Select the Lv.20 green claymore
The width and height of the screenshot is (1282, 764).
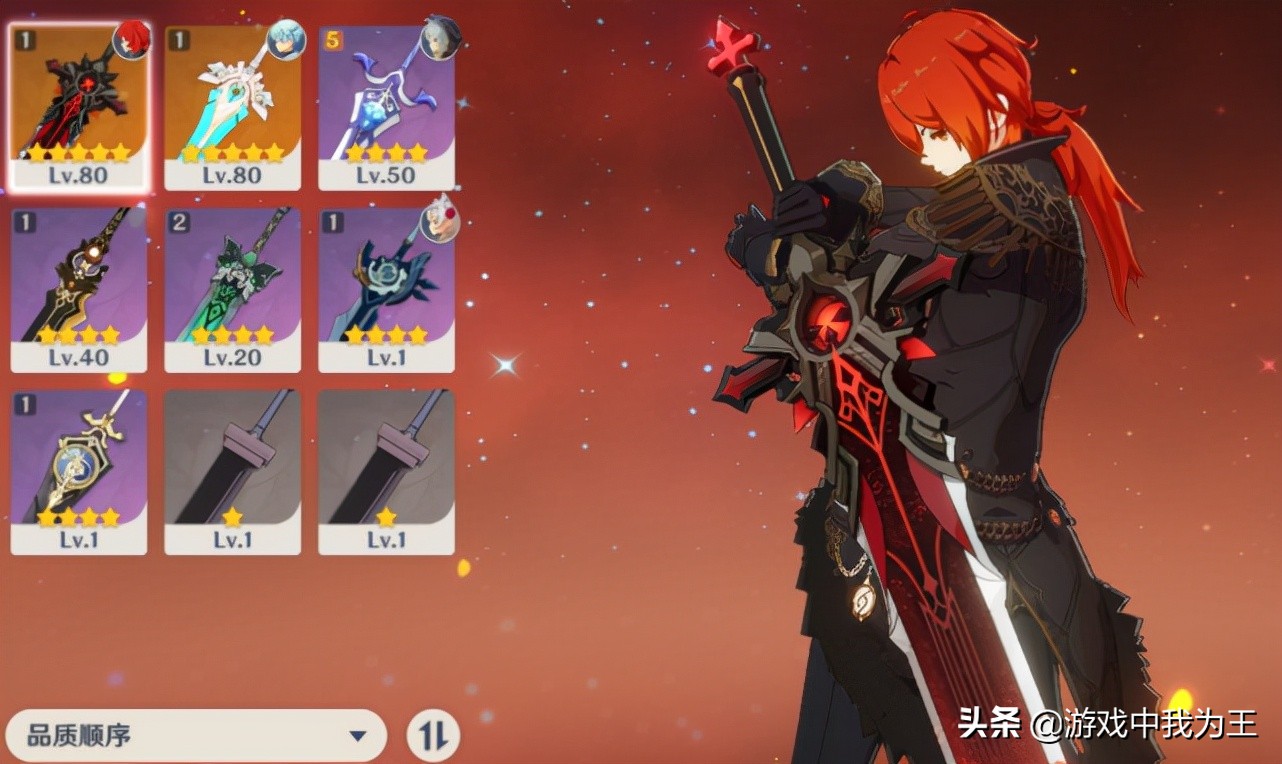click(232, 289)
